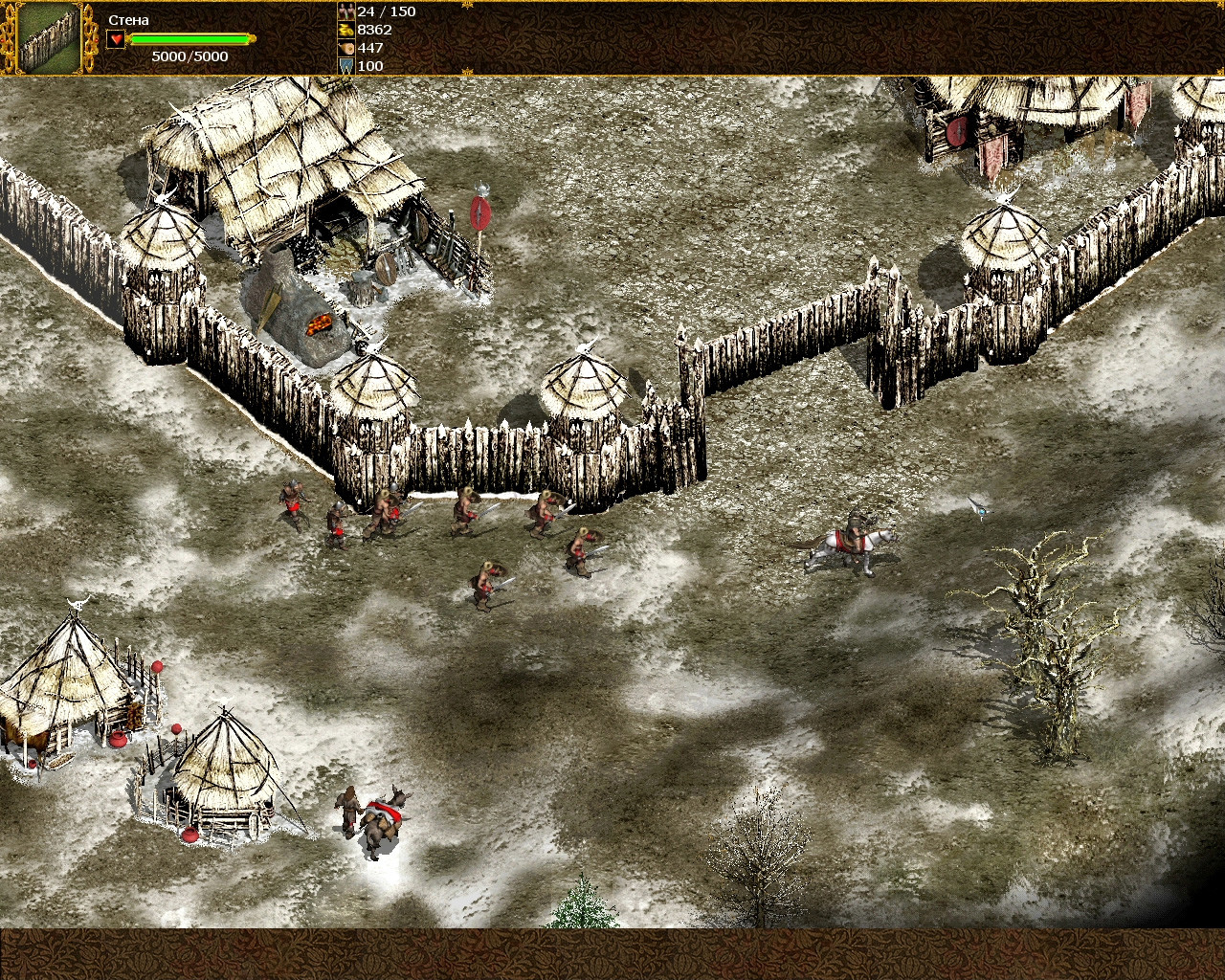
Task: Click the selected wall portrait
Action: [50, 37]
